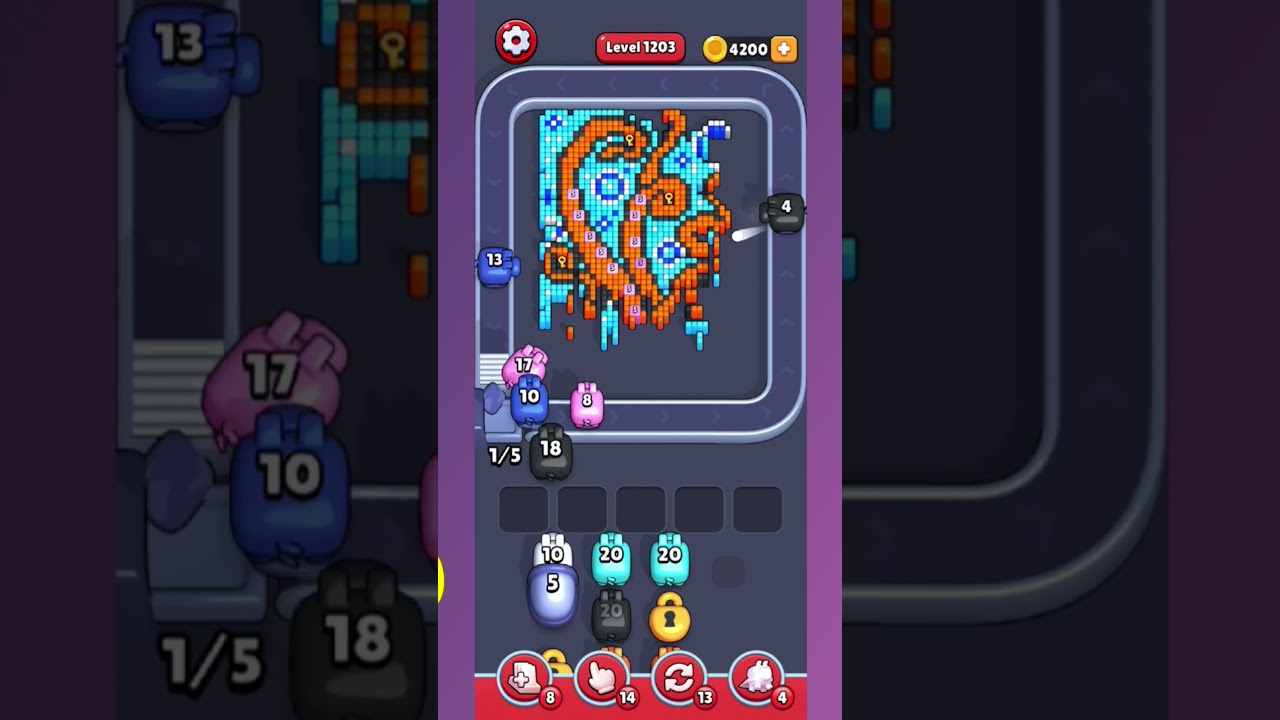Tap the Level 1203 banner

coord(640,47)
